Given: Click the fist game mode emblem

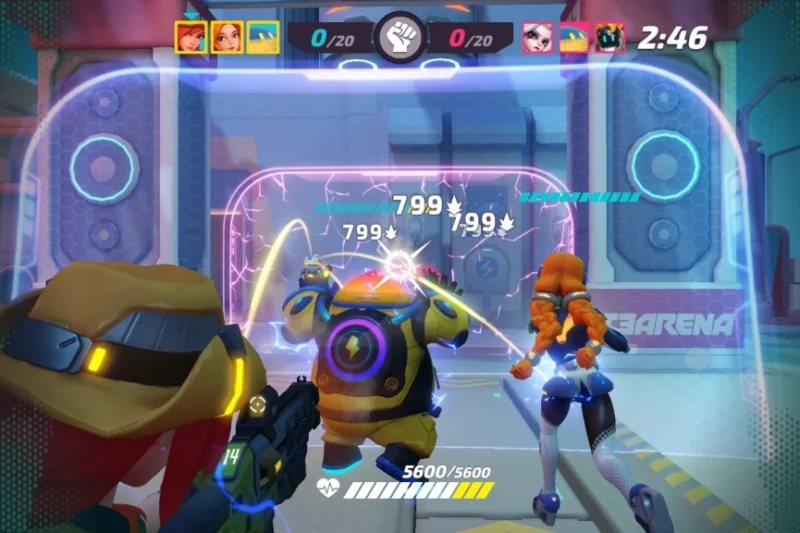Looking at the screenshot, I should click(x=399, y=38).
